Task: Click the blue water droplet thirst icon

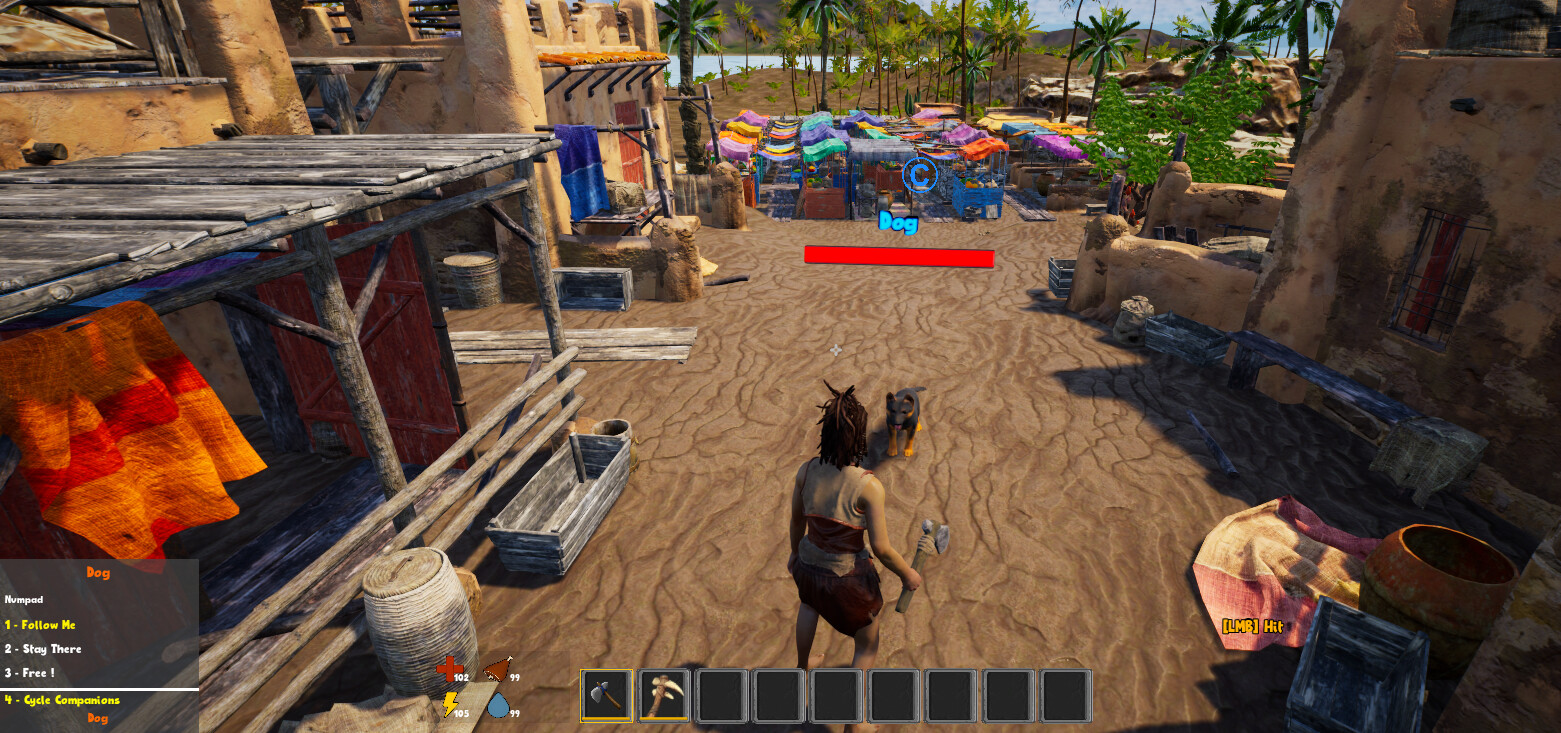Action: pyautogui.click(x=499, y=703)
